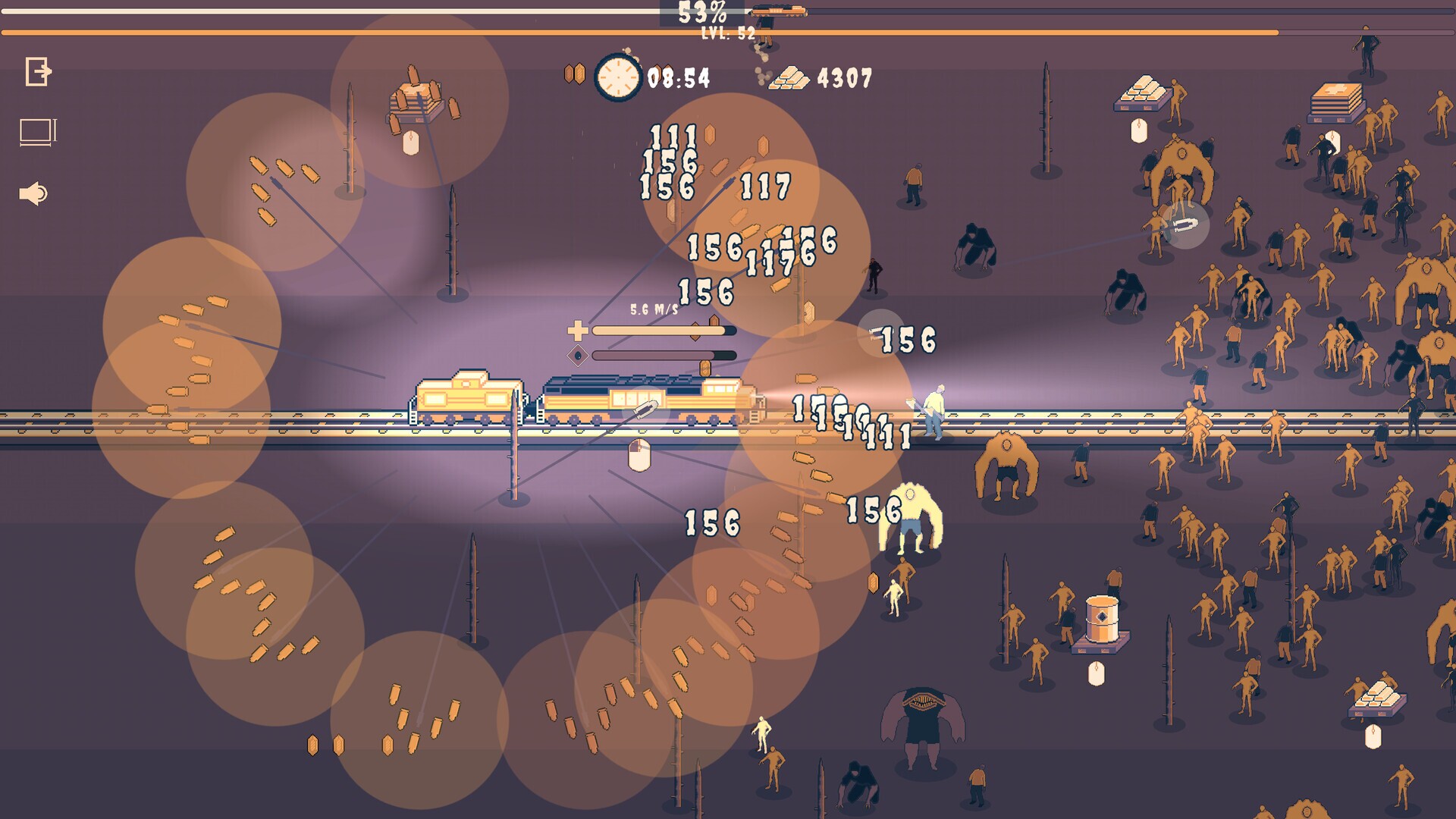Toggle windowed mode with the display icon
Viewport: 1456px width, 819px height.
[36, 129]
